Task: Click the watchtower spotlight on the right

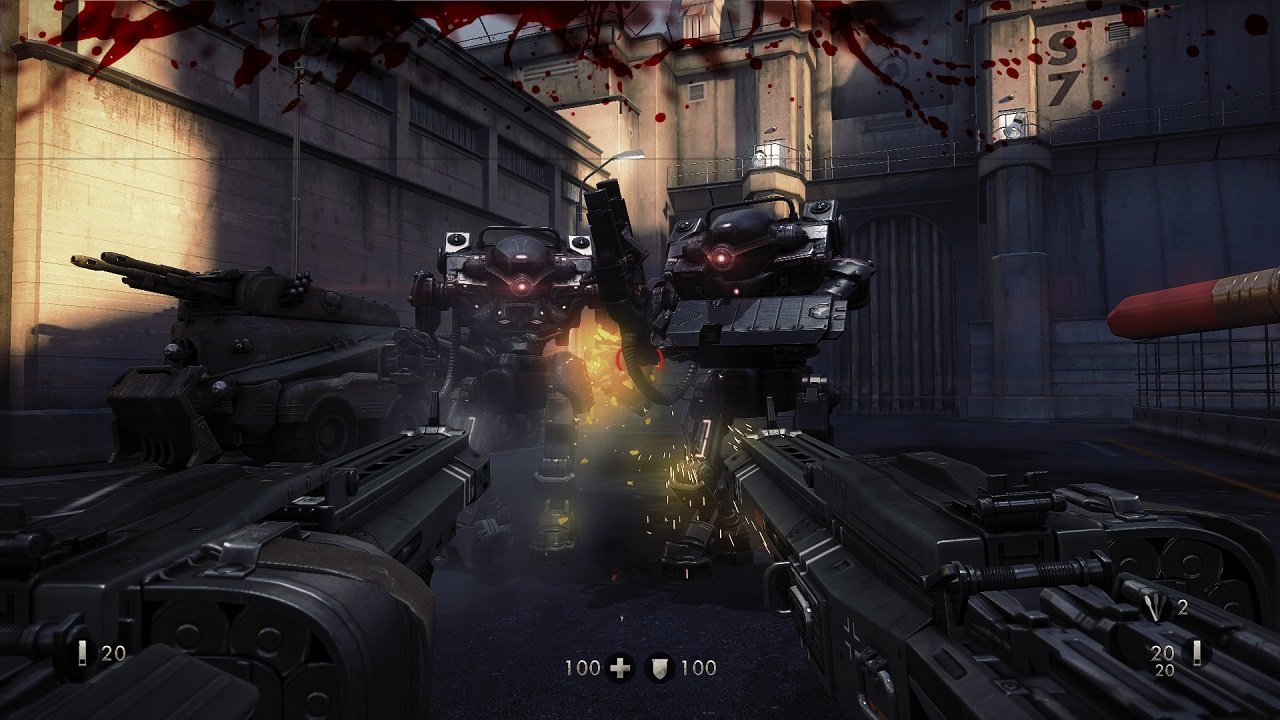Action: pyautogui.click(x=1014, y=125)
